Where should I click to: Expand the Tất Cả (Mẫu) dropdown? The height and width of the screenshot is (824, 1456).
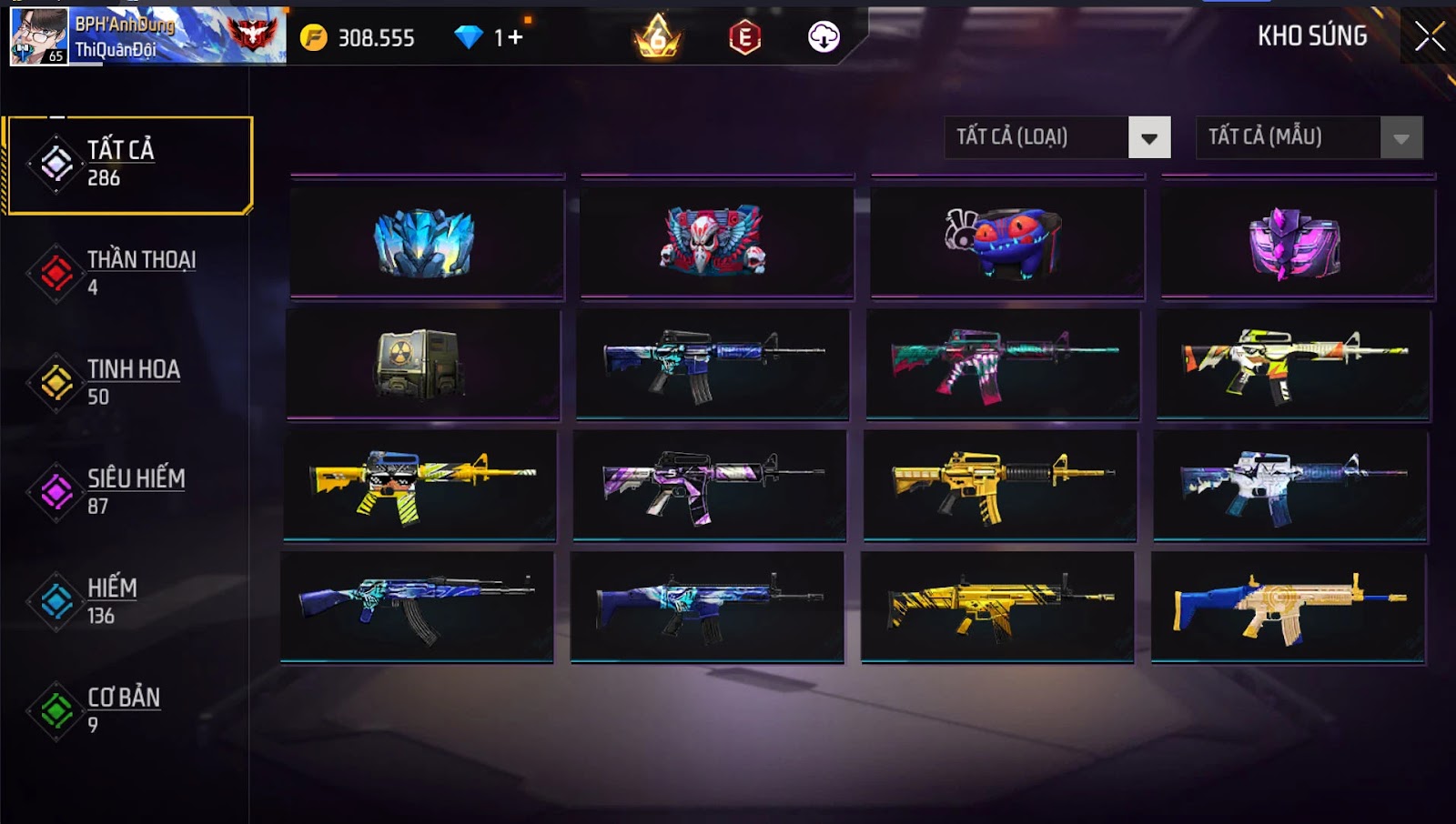[1400, 138]
